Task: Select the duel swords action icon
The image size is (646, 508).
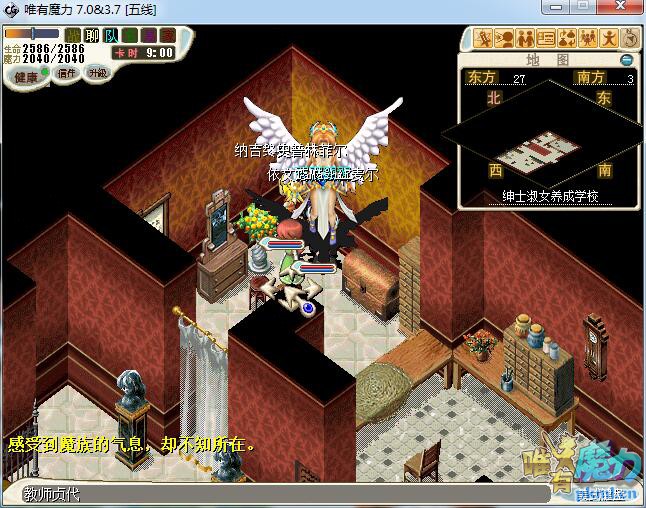Action: point(484,39)
